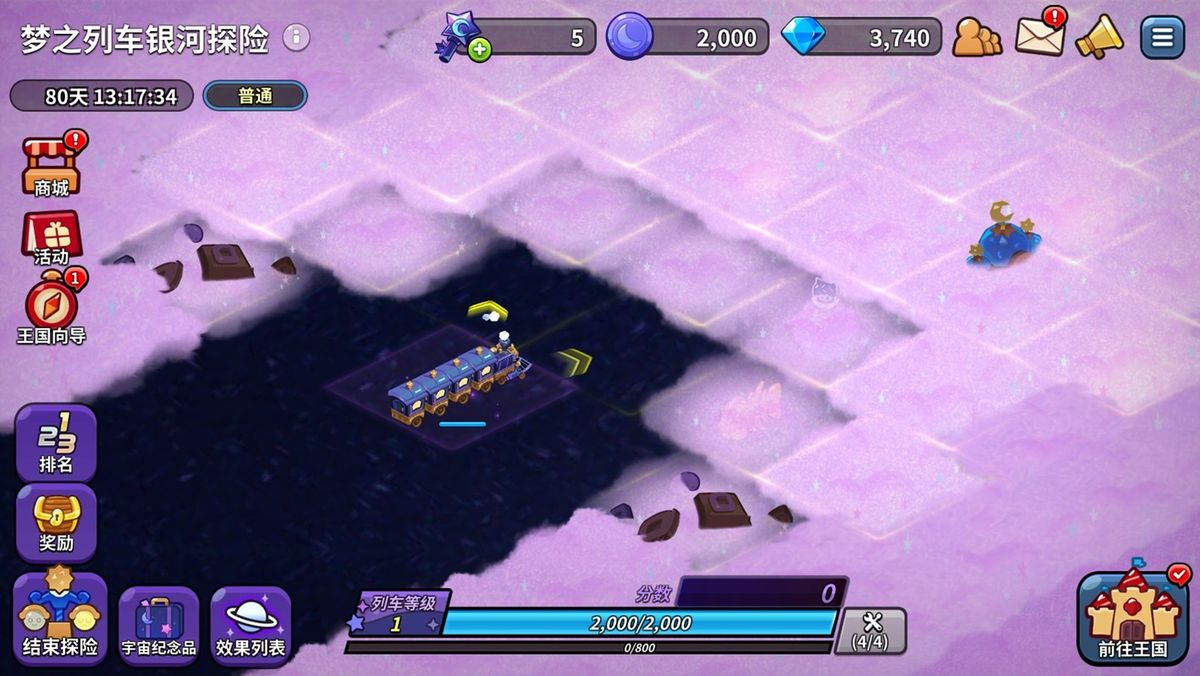1200x676 pixels.
Task: Open the friends list icon
Action: point(976,38)
